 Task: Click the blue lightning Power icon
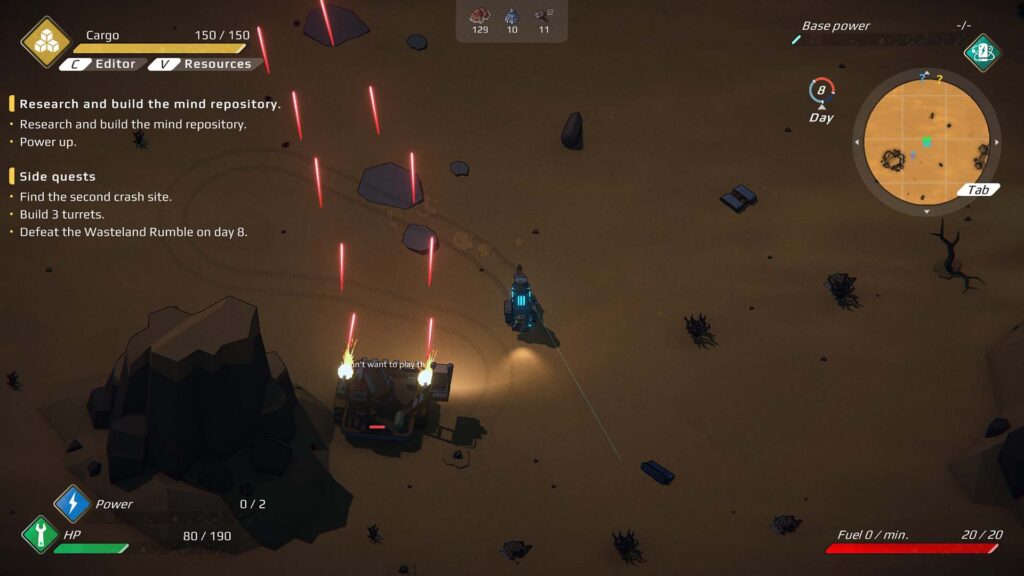tap(72, 503)
